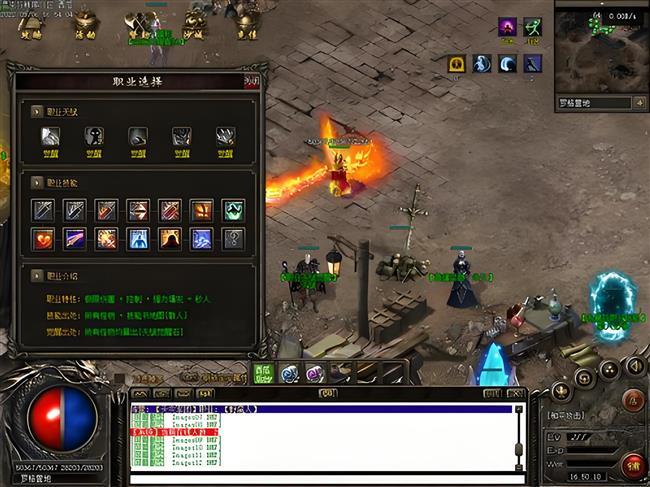Click the compass button beside the map name
650x487 pixels.
pyautogui.click(x=639, y=102)
